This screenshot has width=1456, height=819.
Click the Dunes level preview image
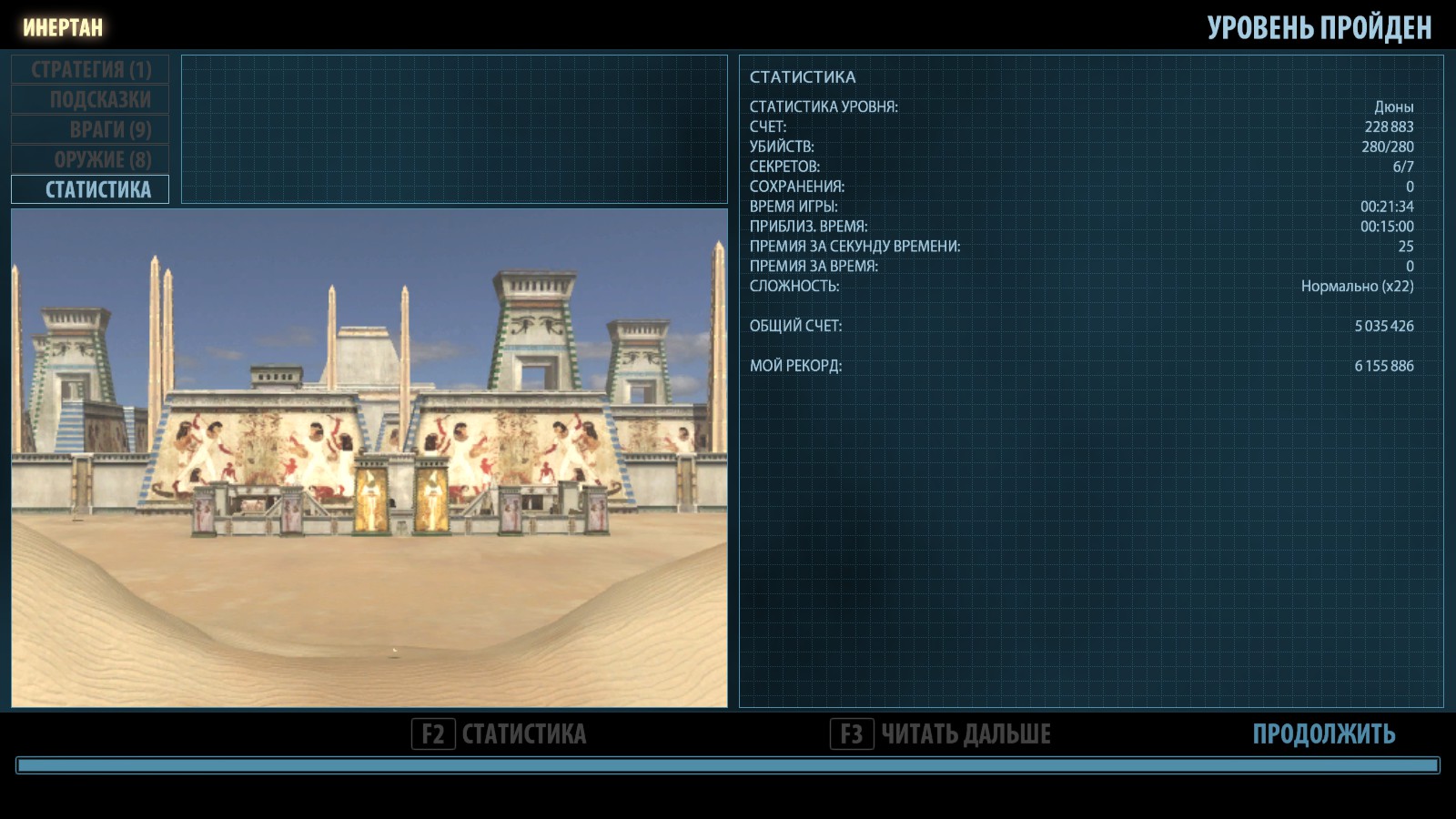coord(369,458)
